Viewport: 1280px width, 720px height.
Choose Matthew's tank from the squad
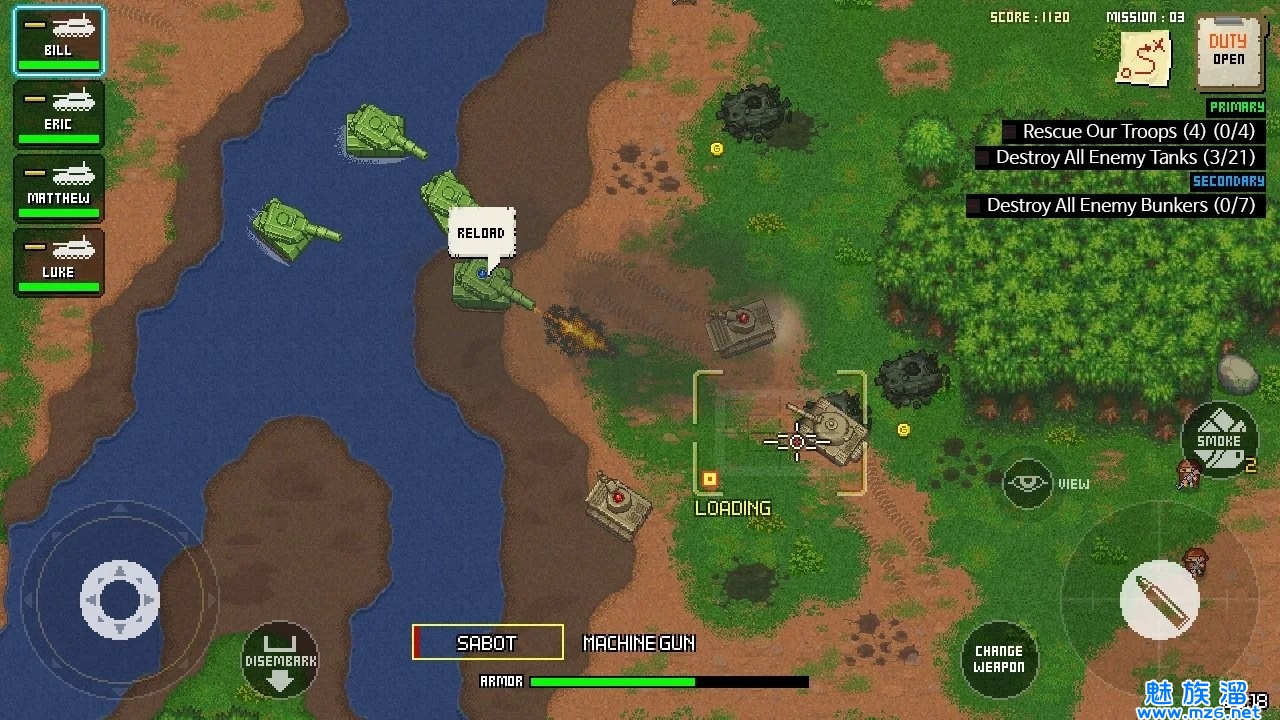(x=58, y=189)
